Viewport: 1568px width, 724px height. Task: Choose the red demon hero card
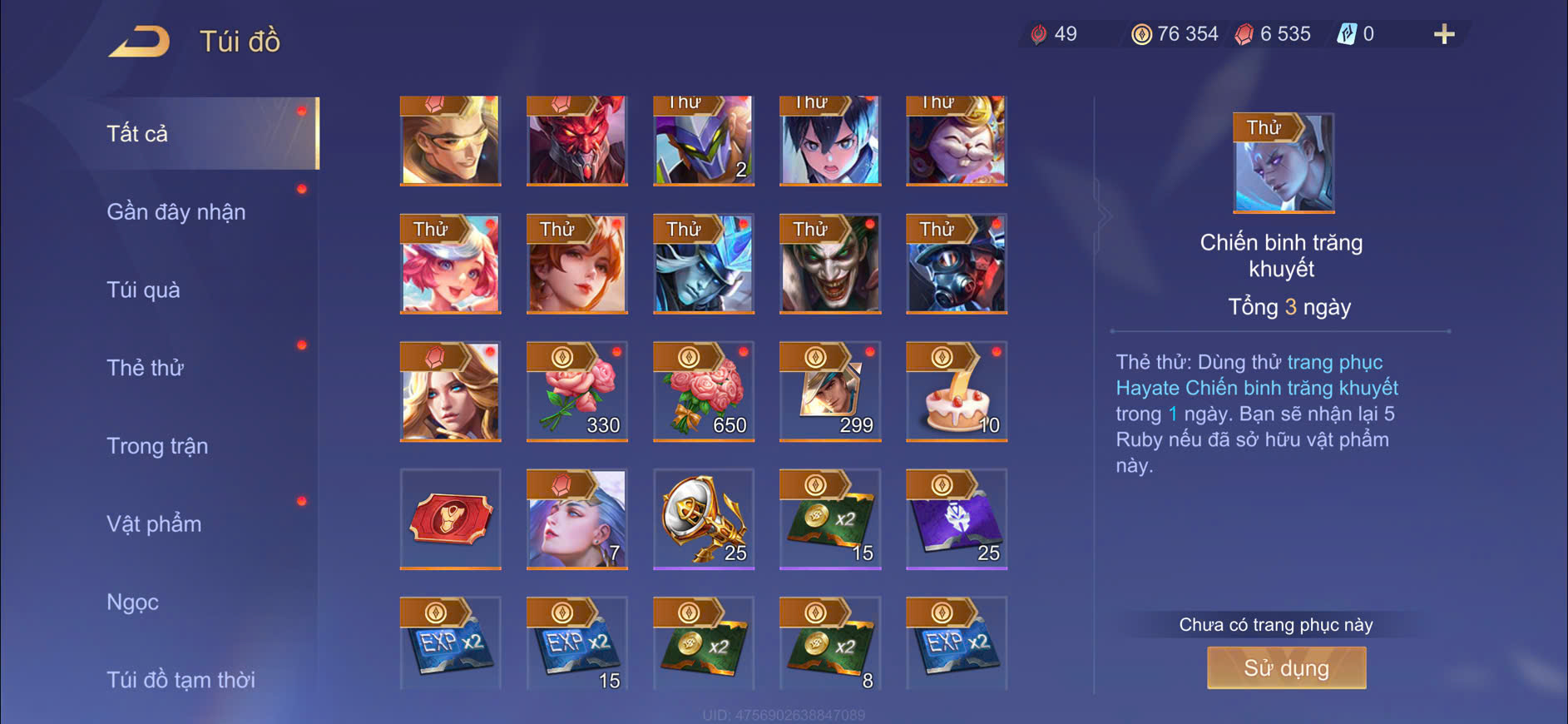click(x=576, y=141)
